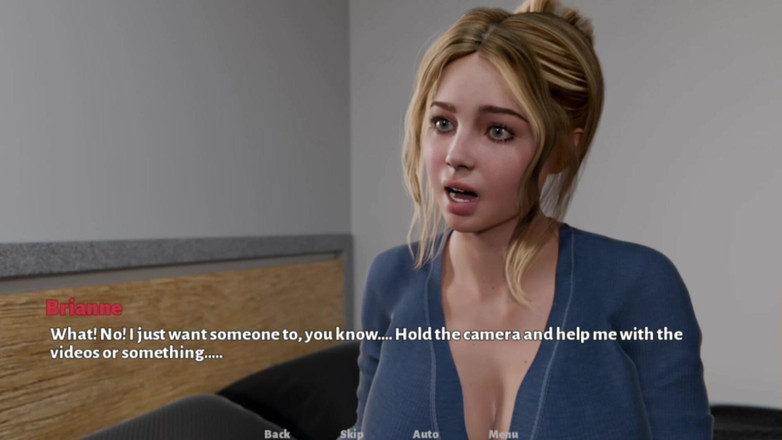Open the game Menu
Image resolution: width=782 pixels, height=440 pixels.
503,434
